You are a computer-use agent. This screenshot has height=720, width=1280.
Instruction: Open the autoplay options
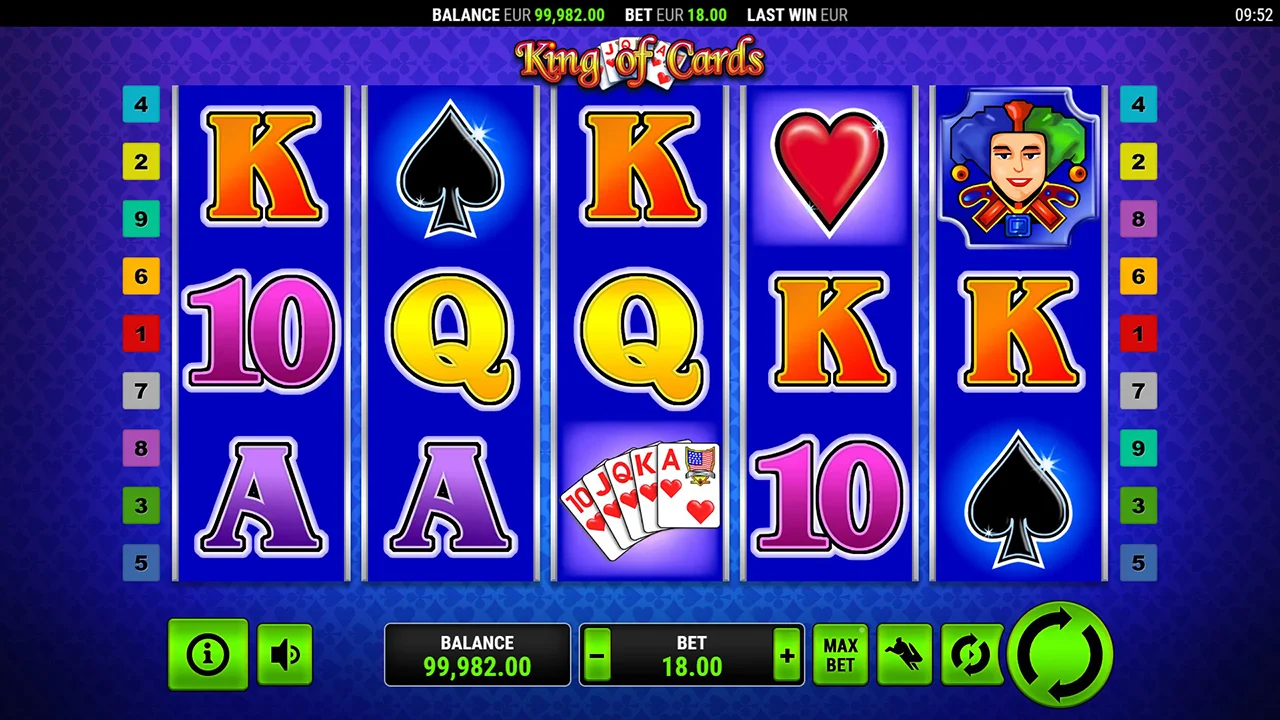click(x=969, y=654)
